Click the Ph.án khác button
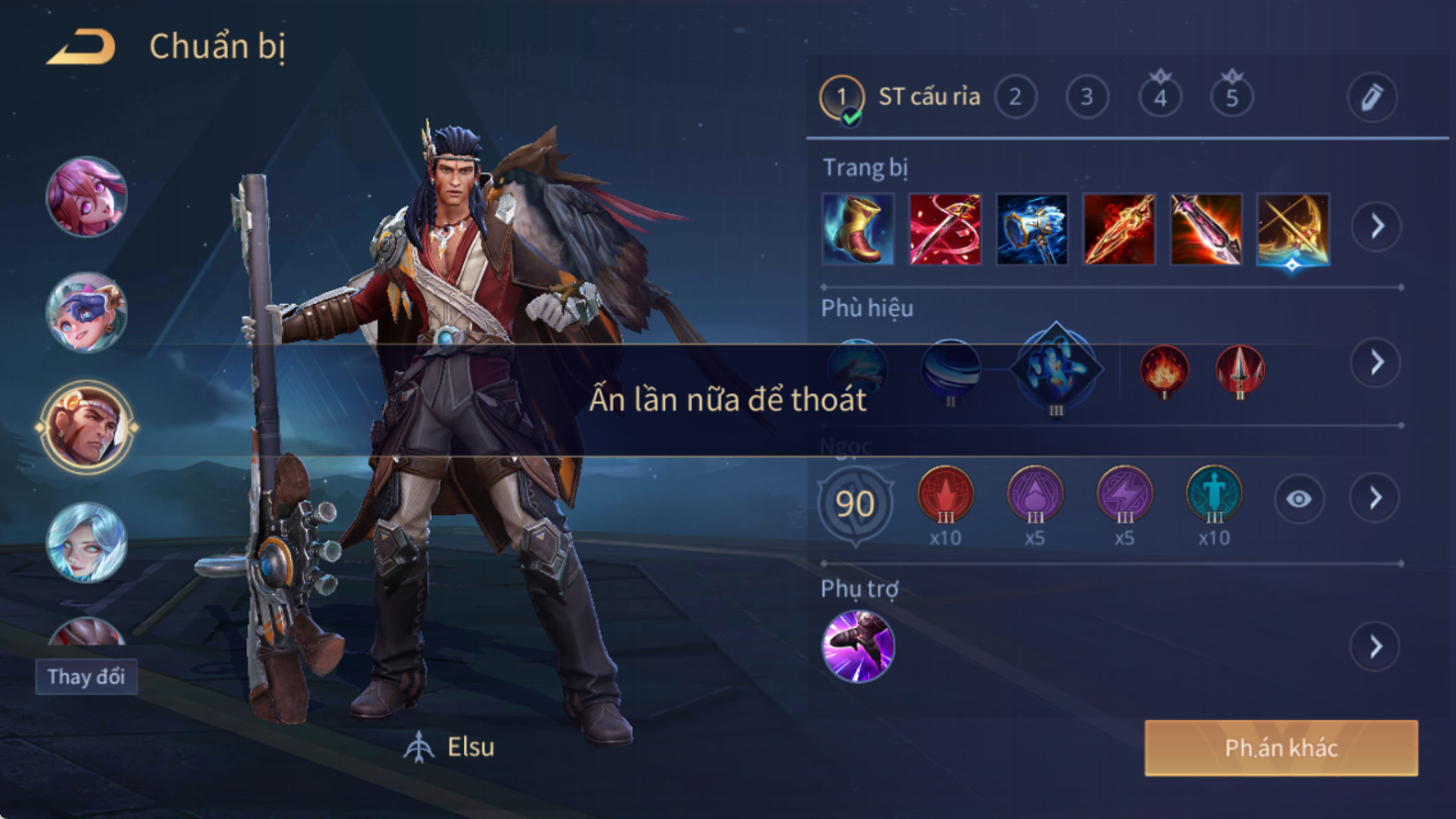 point(1281,748)
